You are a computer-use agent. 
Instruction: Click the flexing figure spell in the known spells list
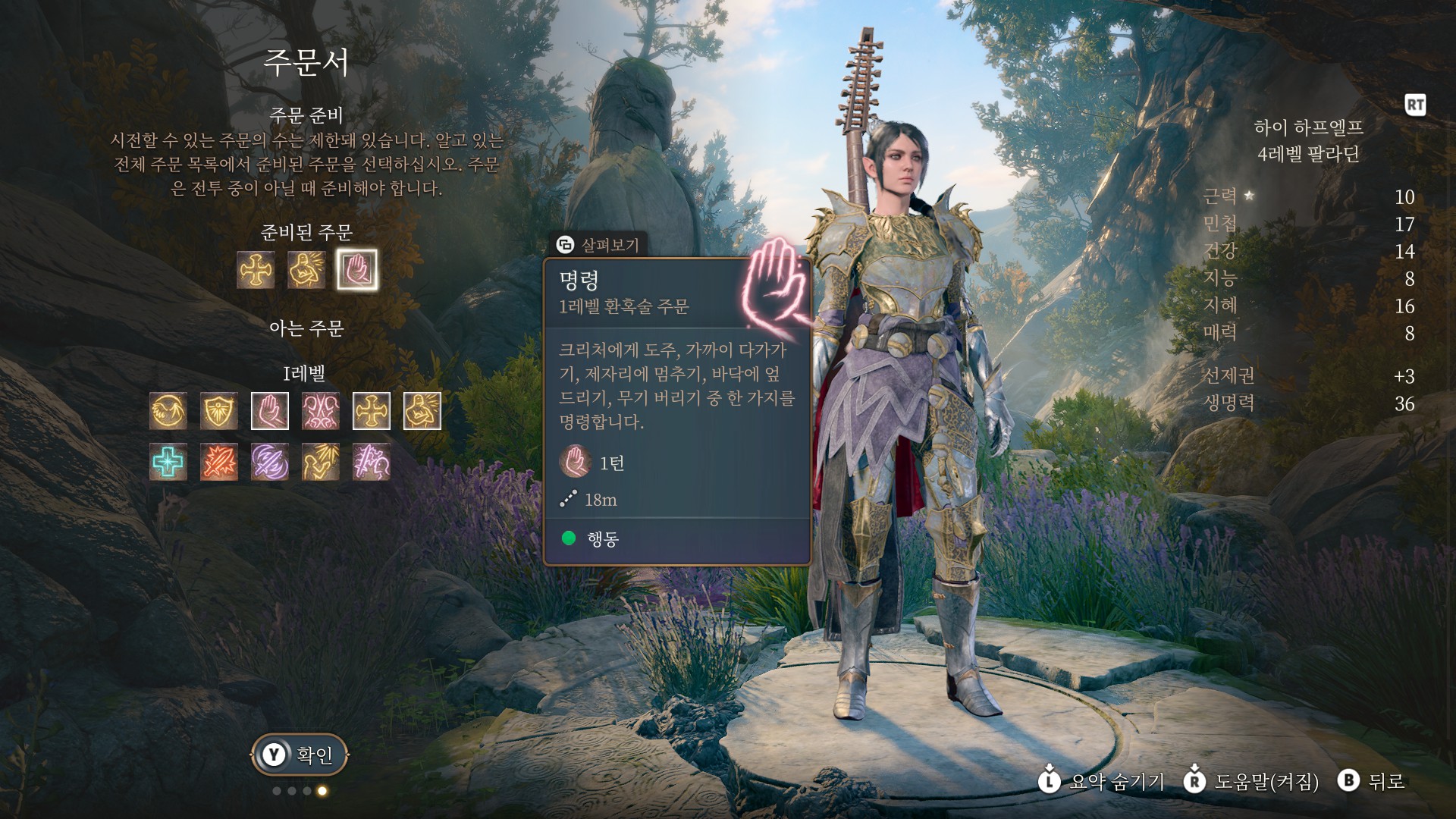(x=422, y=411)
